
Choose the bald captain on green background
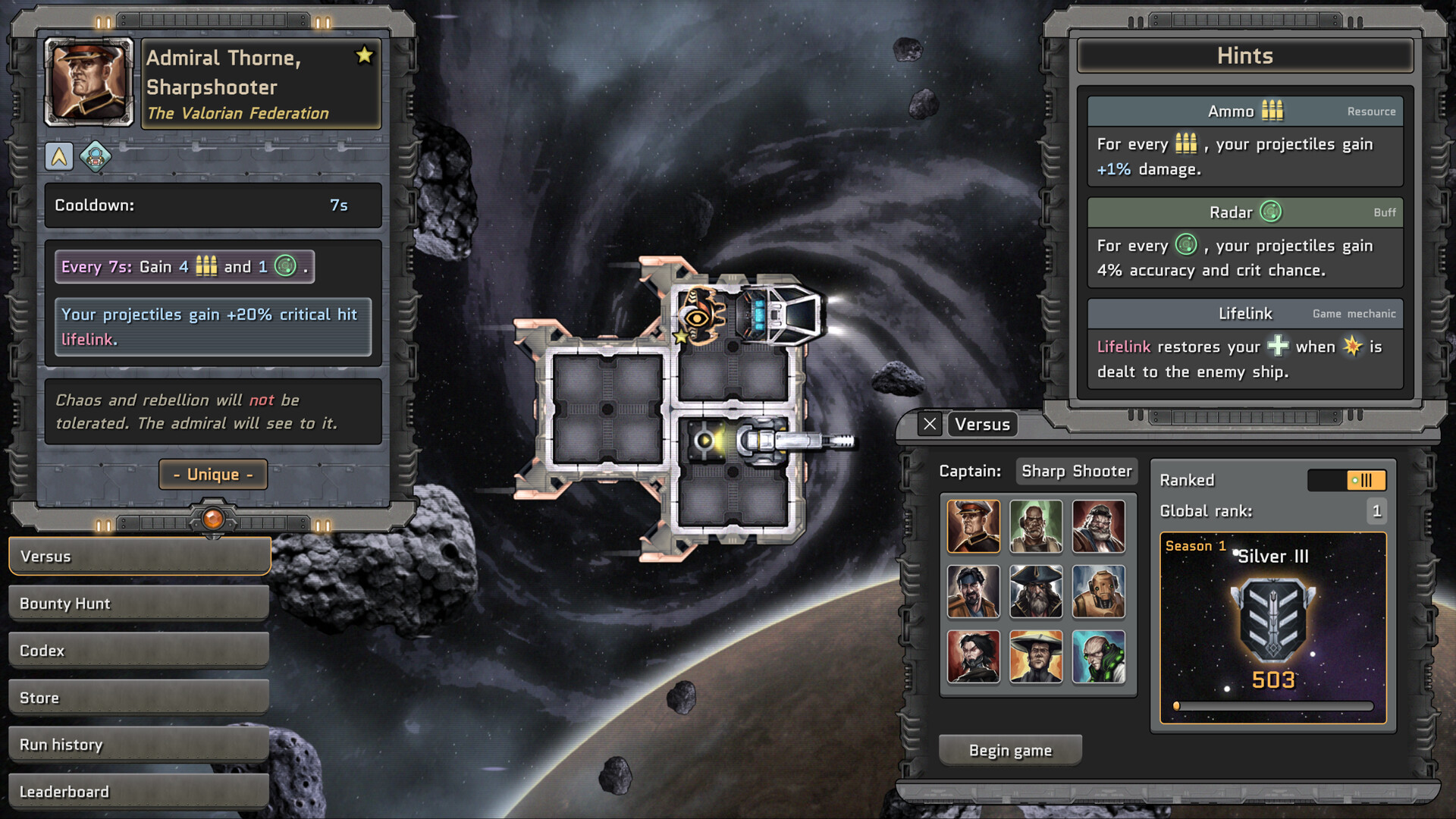click(1036, 526)
